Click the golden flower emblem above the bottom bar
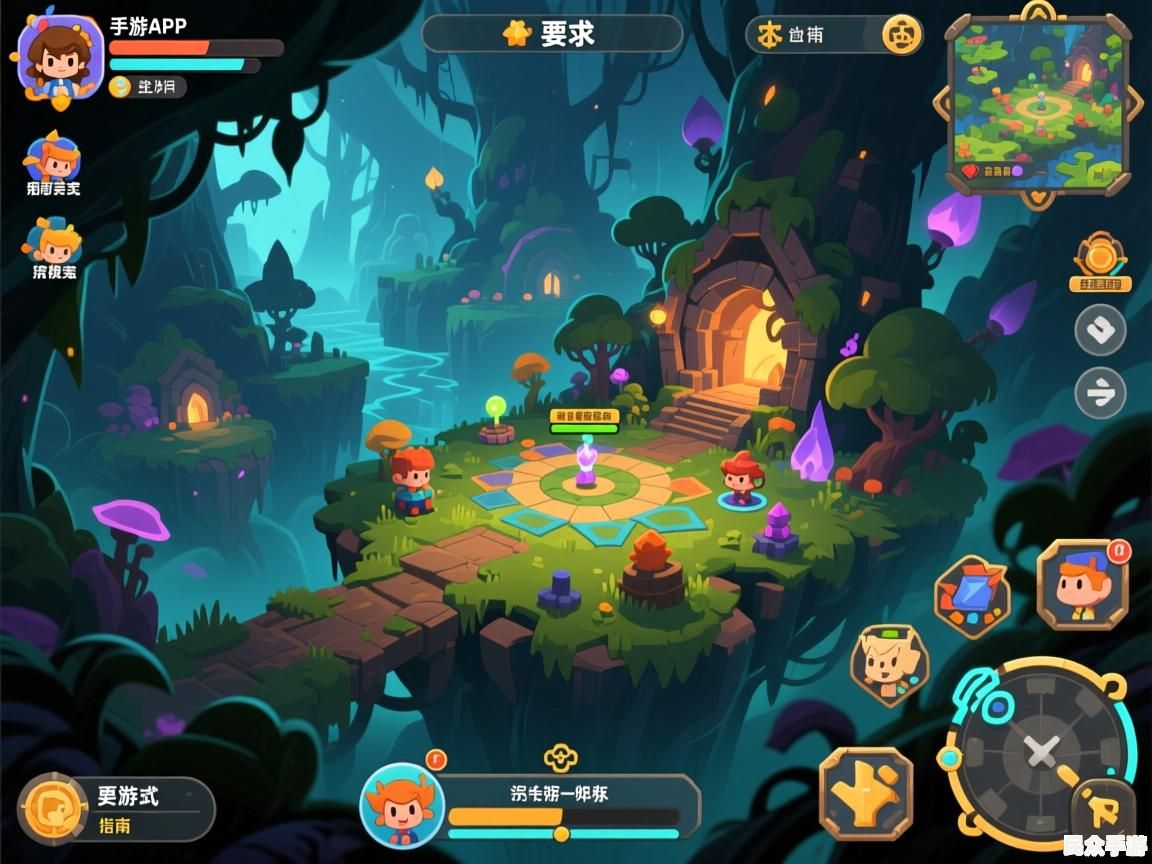The width and height of the screenshot is (1152, 864). 561,758
